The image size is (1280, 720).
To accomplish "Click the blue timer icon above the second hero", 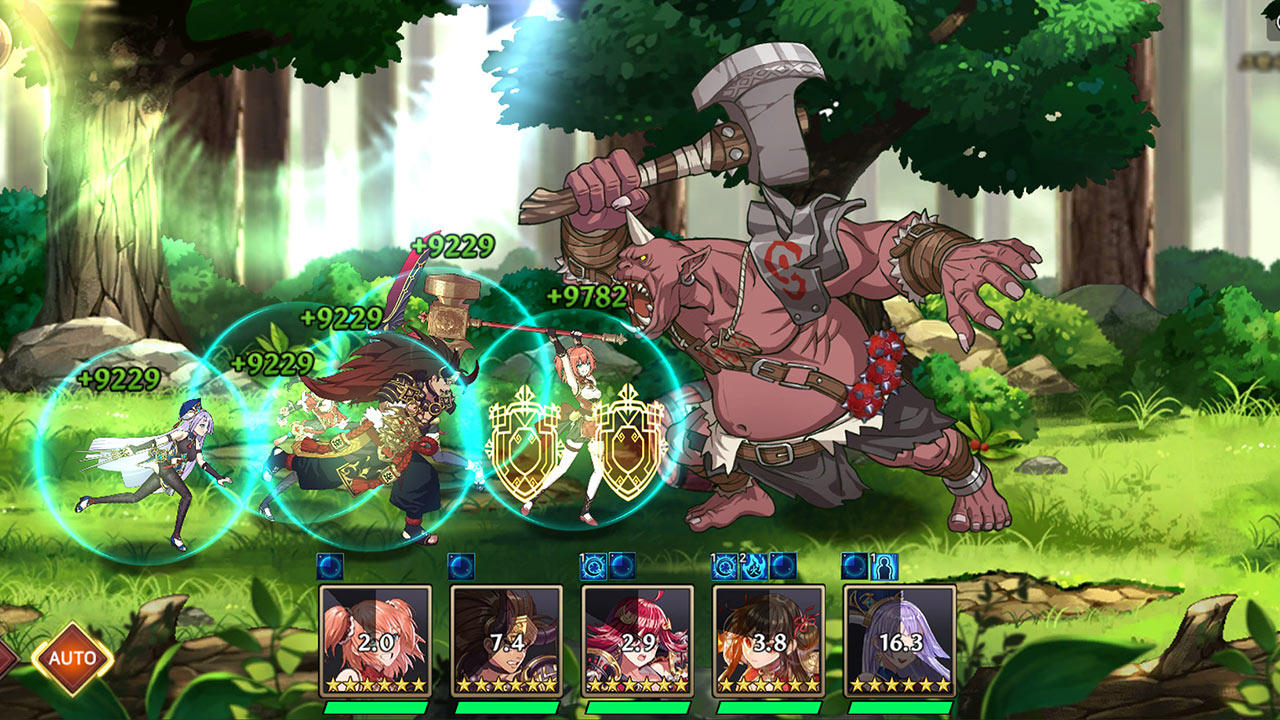I will click(460, 565).
